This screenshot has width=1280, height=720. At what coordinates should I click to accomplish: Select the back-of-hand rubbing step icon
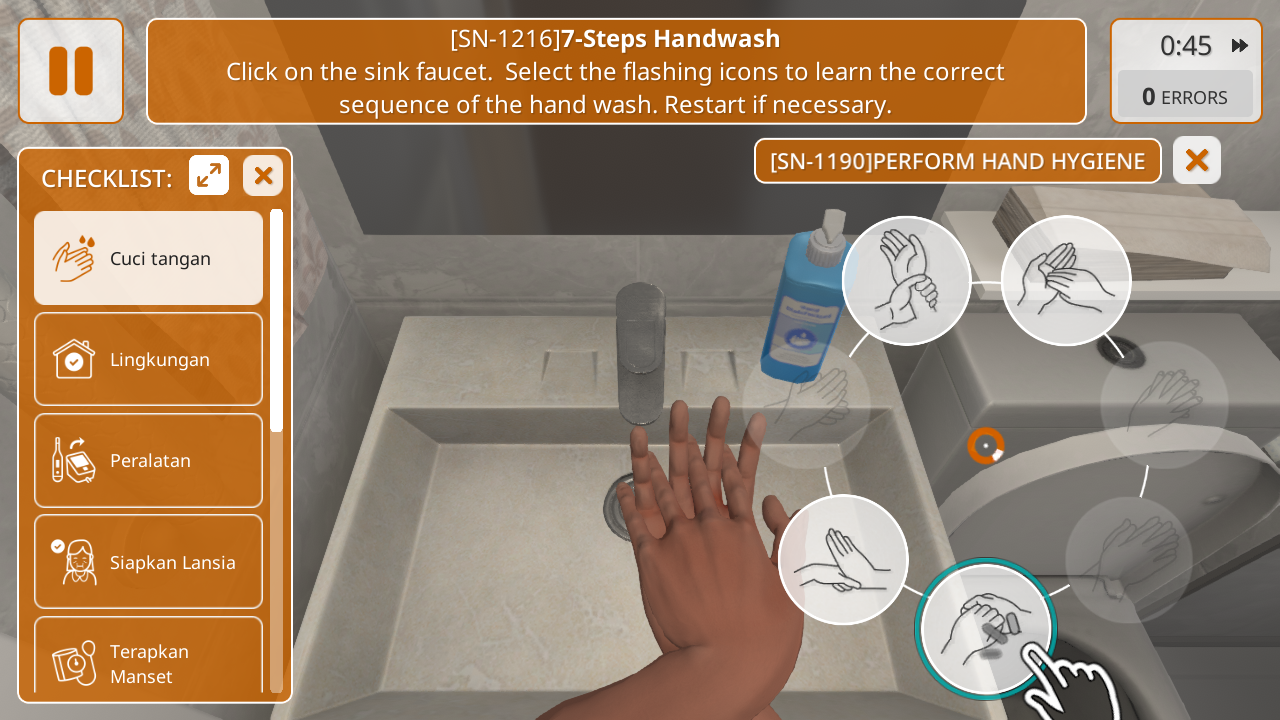(843, 560)
